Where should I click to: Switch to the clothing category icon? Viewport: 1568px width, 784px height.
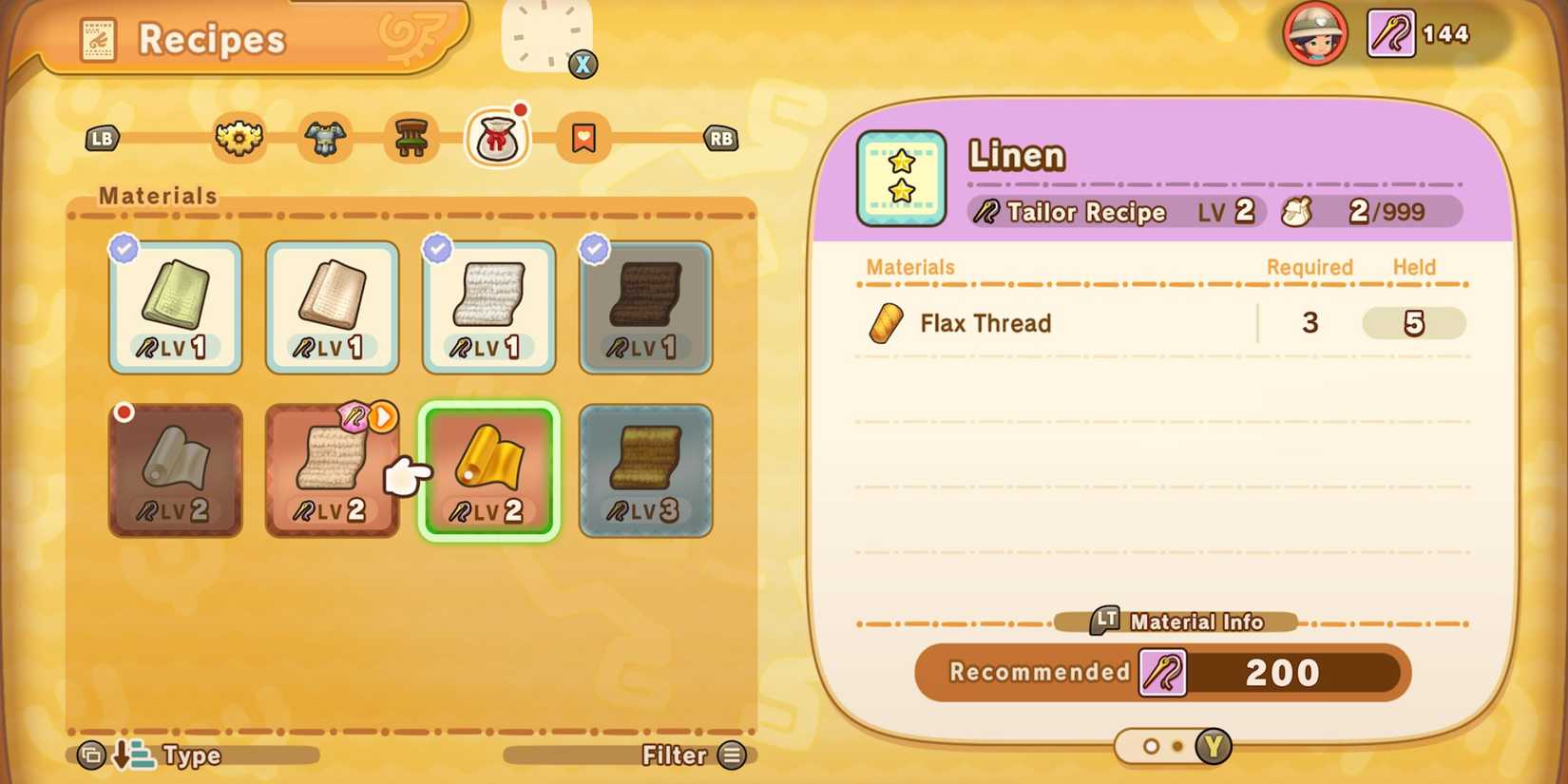(324, 139)
